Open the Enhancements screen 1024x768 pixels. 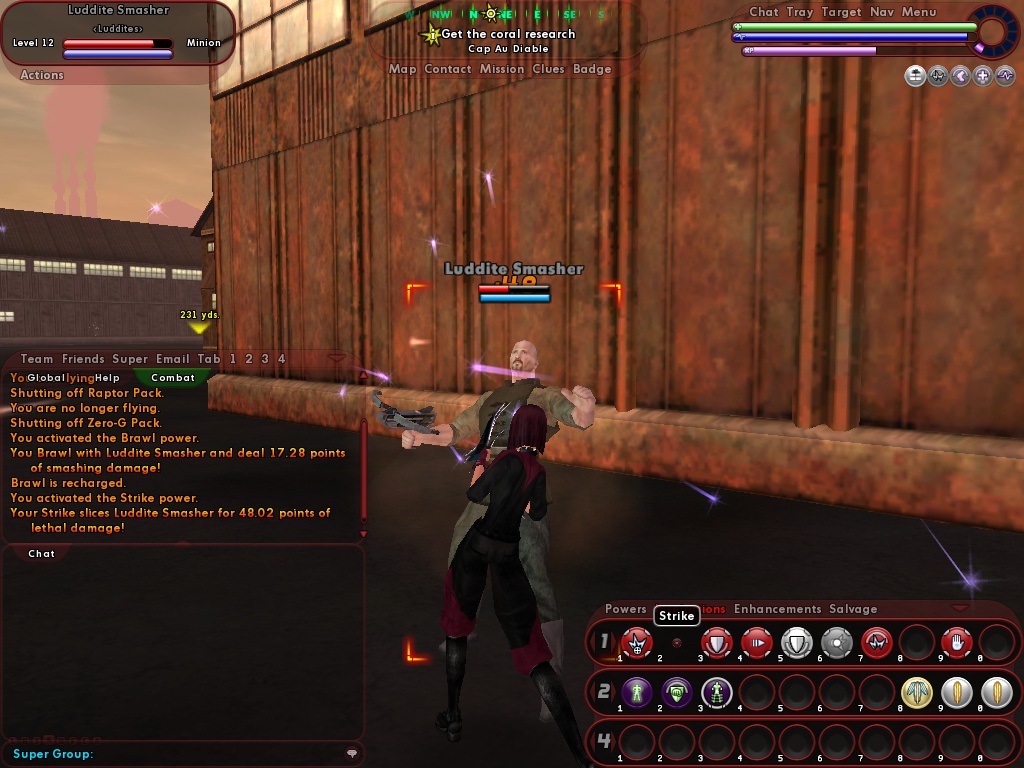pos(777,609)
